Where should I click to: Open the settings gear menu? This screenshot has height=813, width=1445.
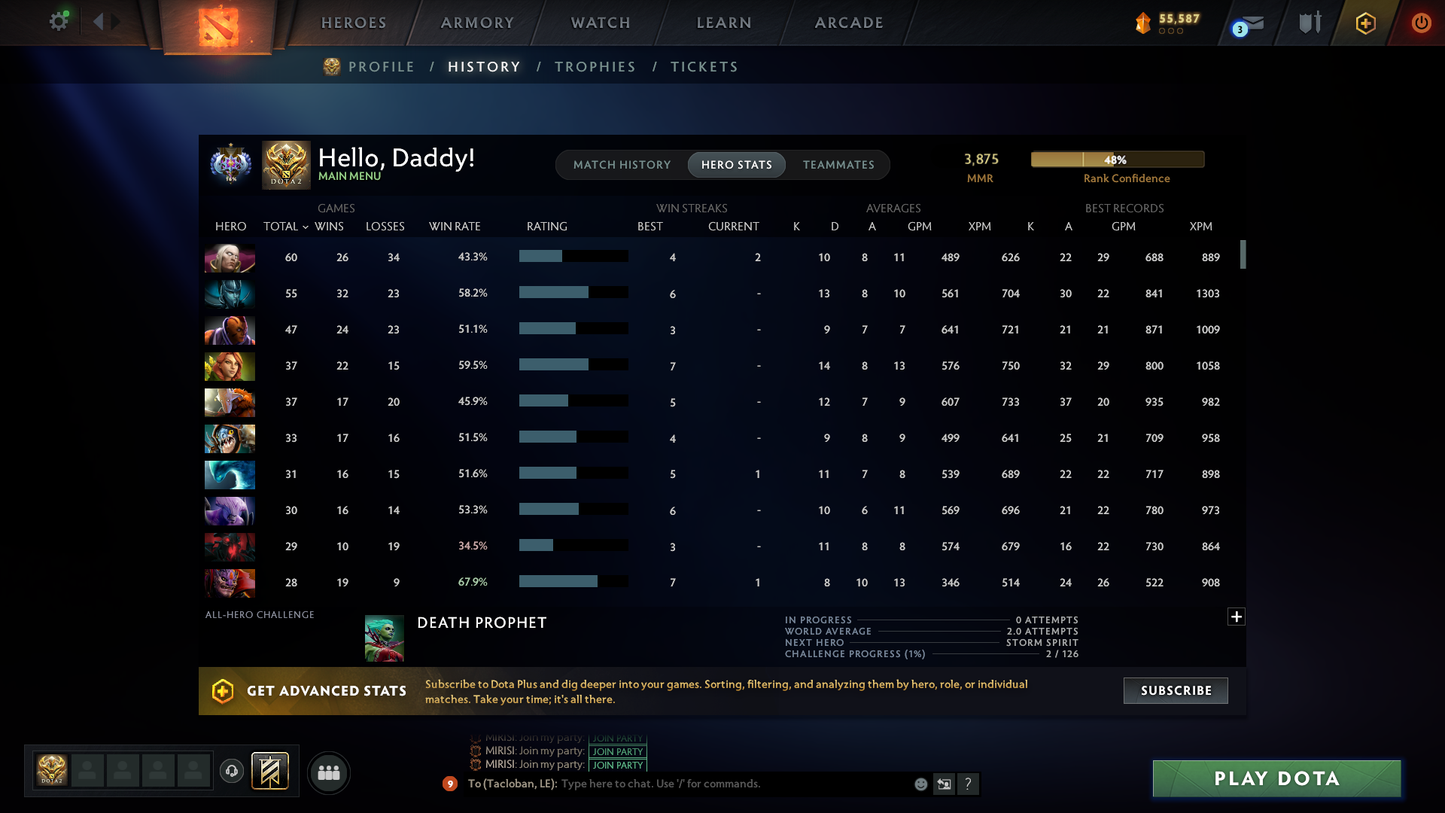(x=58, y=20)
